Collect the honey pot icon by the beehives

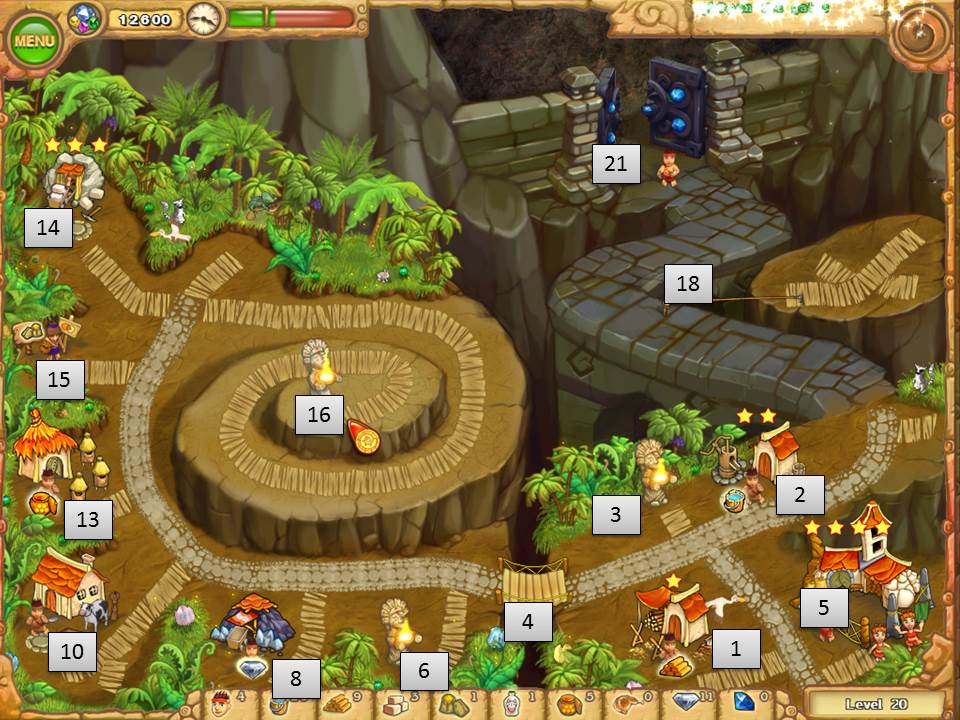point(43,501)
